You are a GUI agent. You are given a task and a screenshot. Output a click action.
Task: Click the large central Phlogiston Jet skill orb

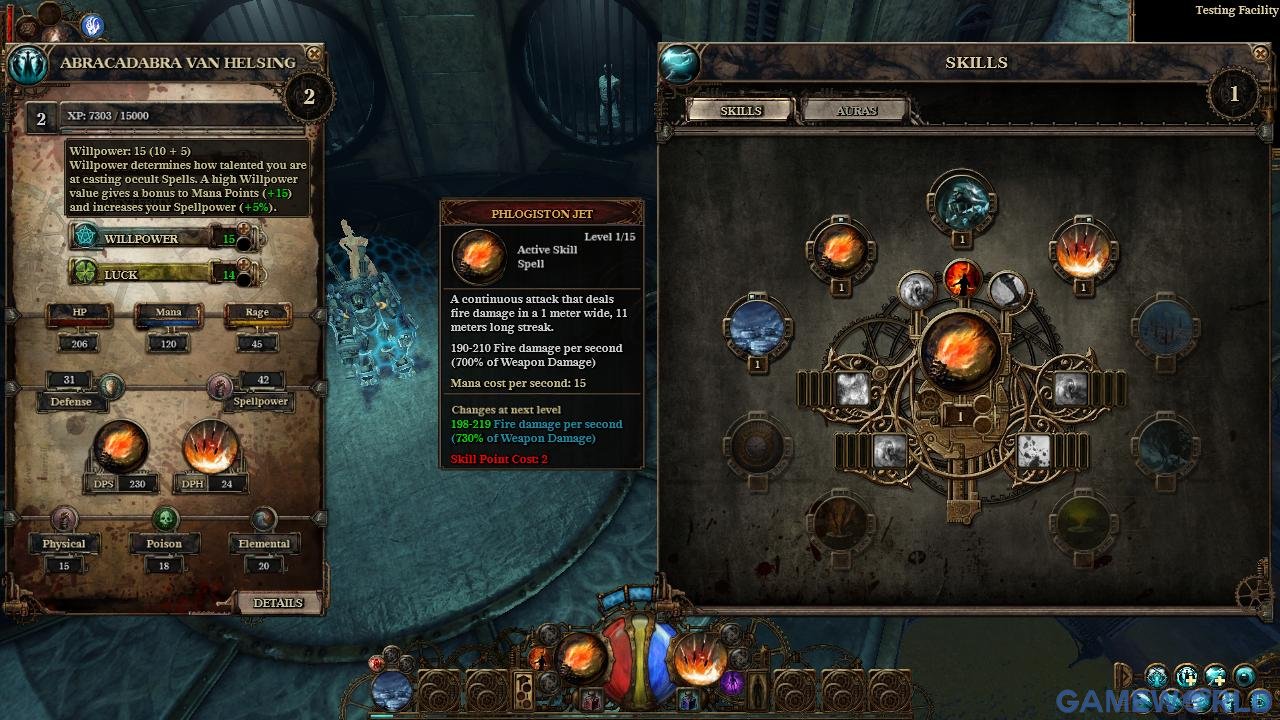click(960, 350)
